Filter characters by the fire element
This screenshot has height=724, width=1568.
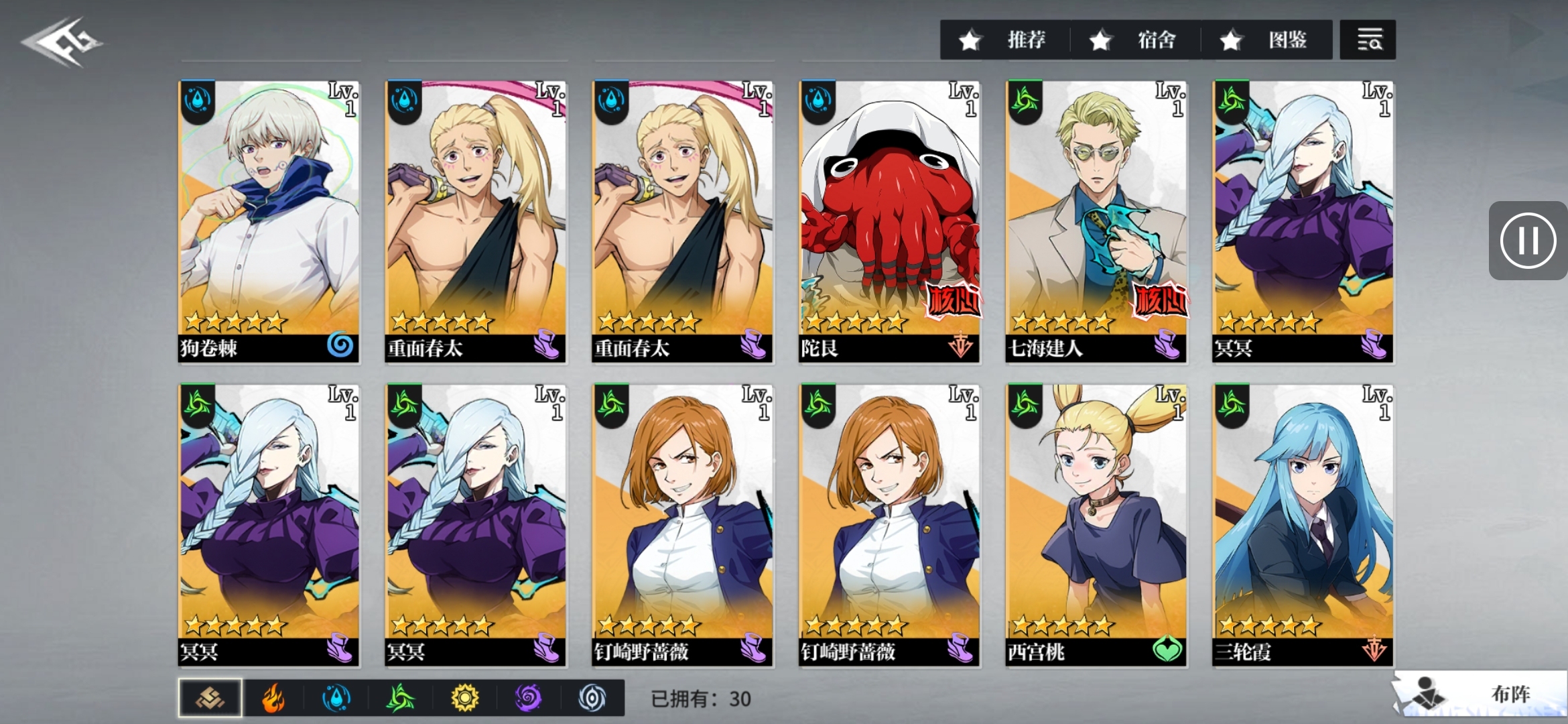point(273,698)
